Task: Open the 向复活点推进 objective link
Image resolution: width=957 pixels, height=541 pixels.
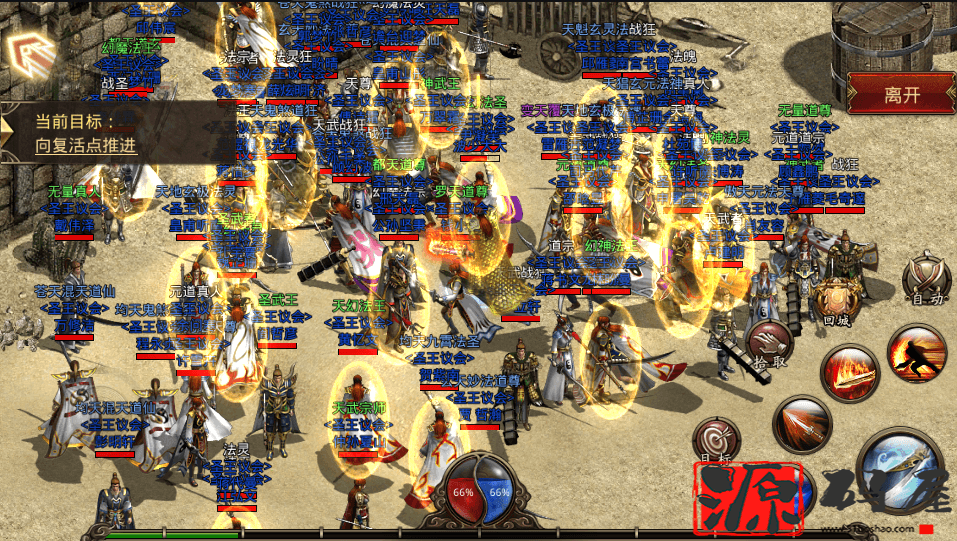Action: tap(86, 145)
